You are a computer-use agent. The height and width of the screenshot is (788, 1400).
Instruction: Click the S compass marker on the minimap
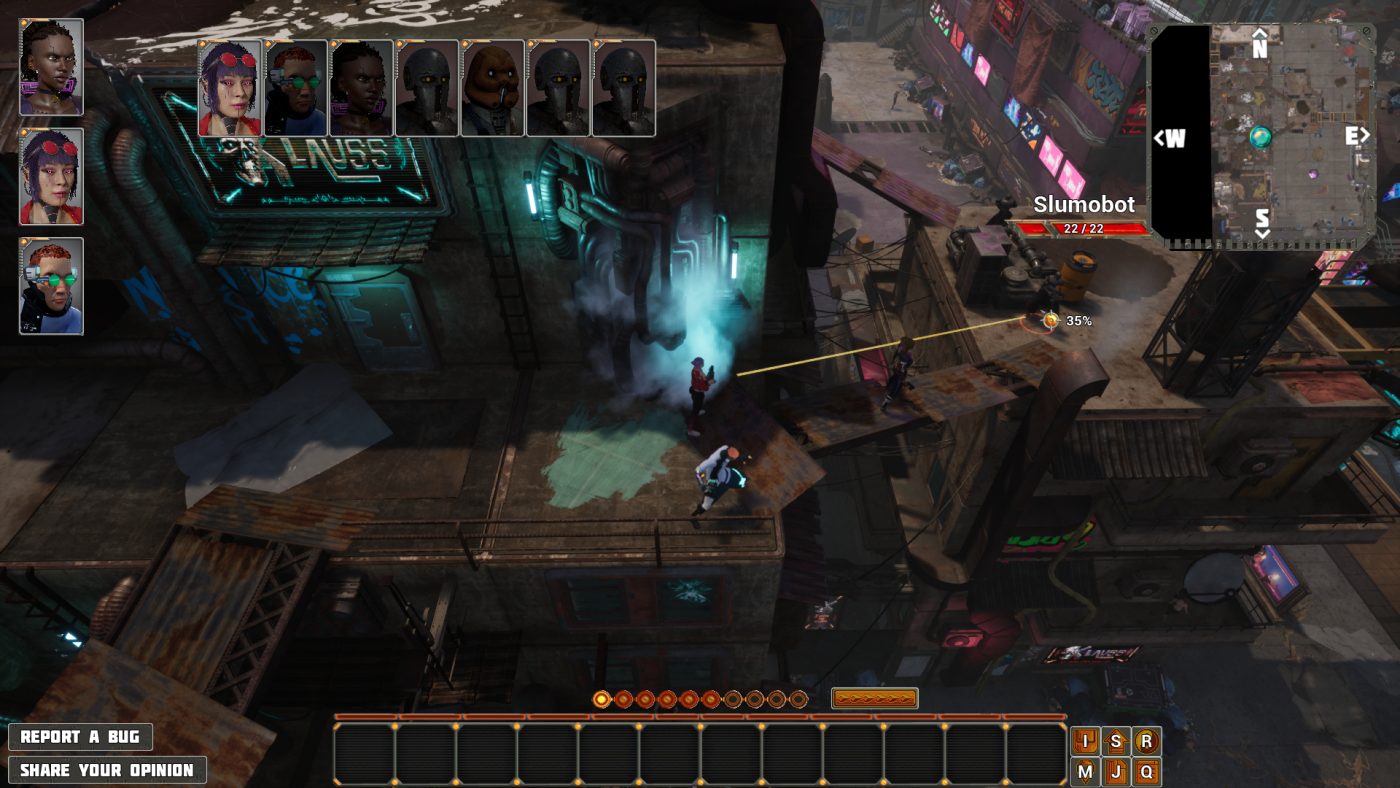(x=1262, y=221)
